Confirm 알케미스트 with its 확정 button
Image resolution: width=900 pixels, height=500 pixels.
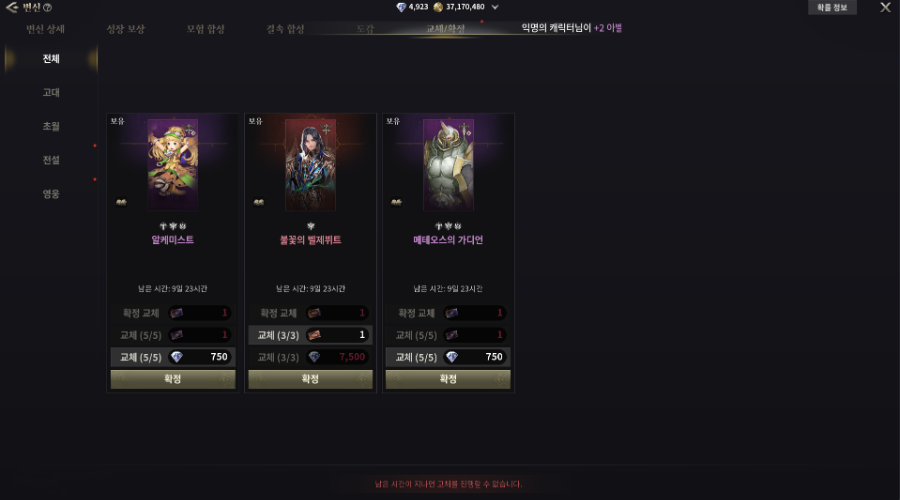[x=173, y=379]
